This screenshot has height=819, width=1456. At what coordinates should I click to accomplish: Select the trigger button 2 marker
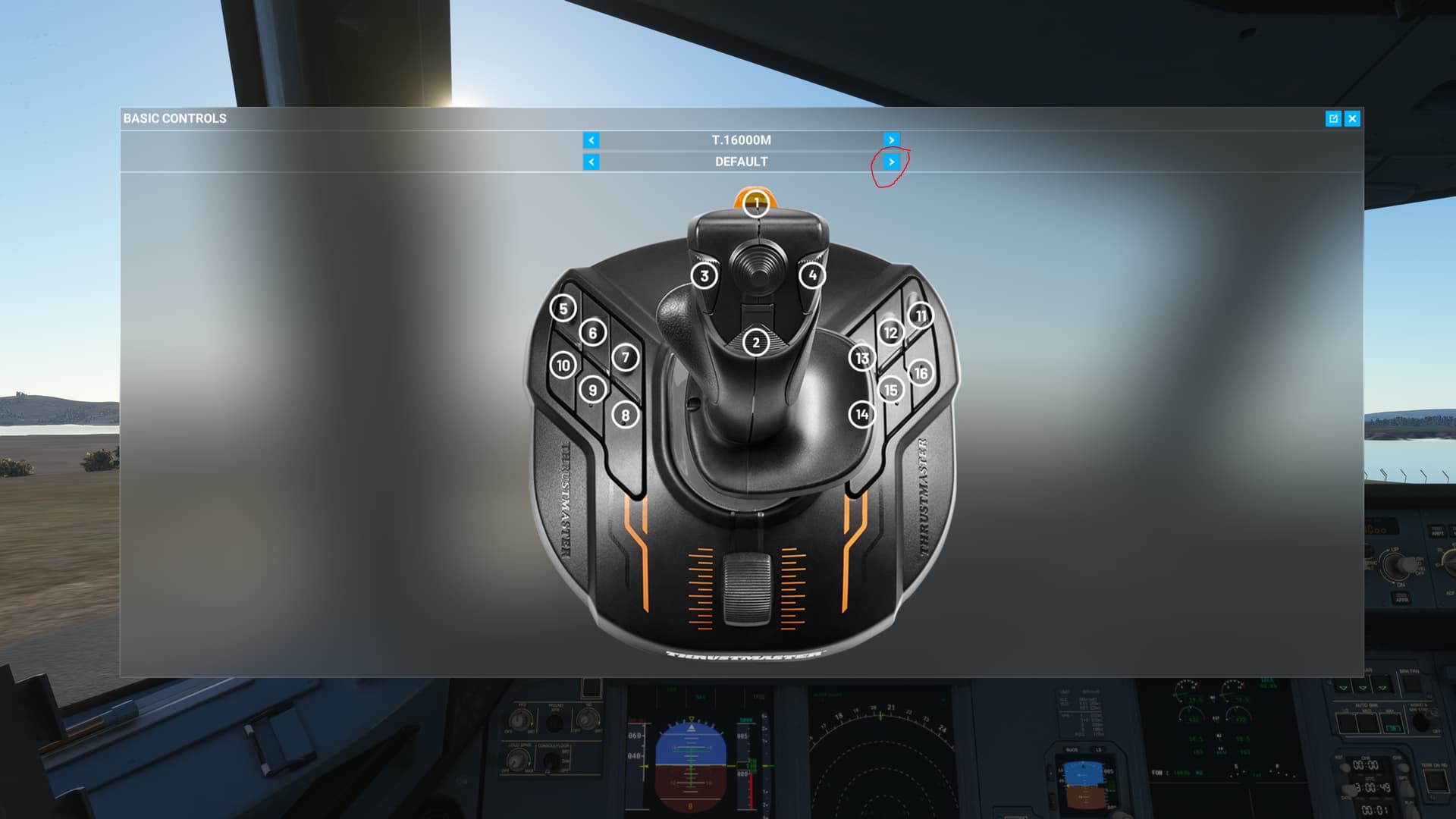coord(755,343)
